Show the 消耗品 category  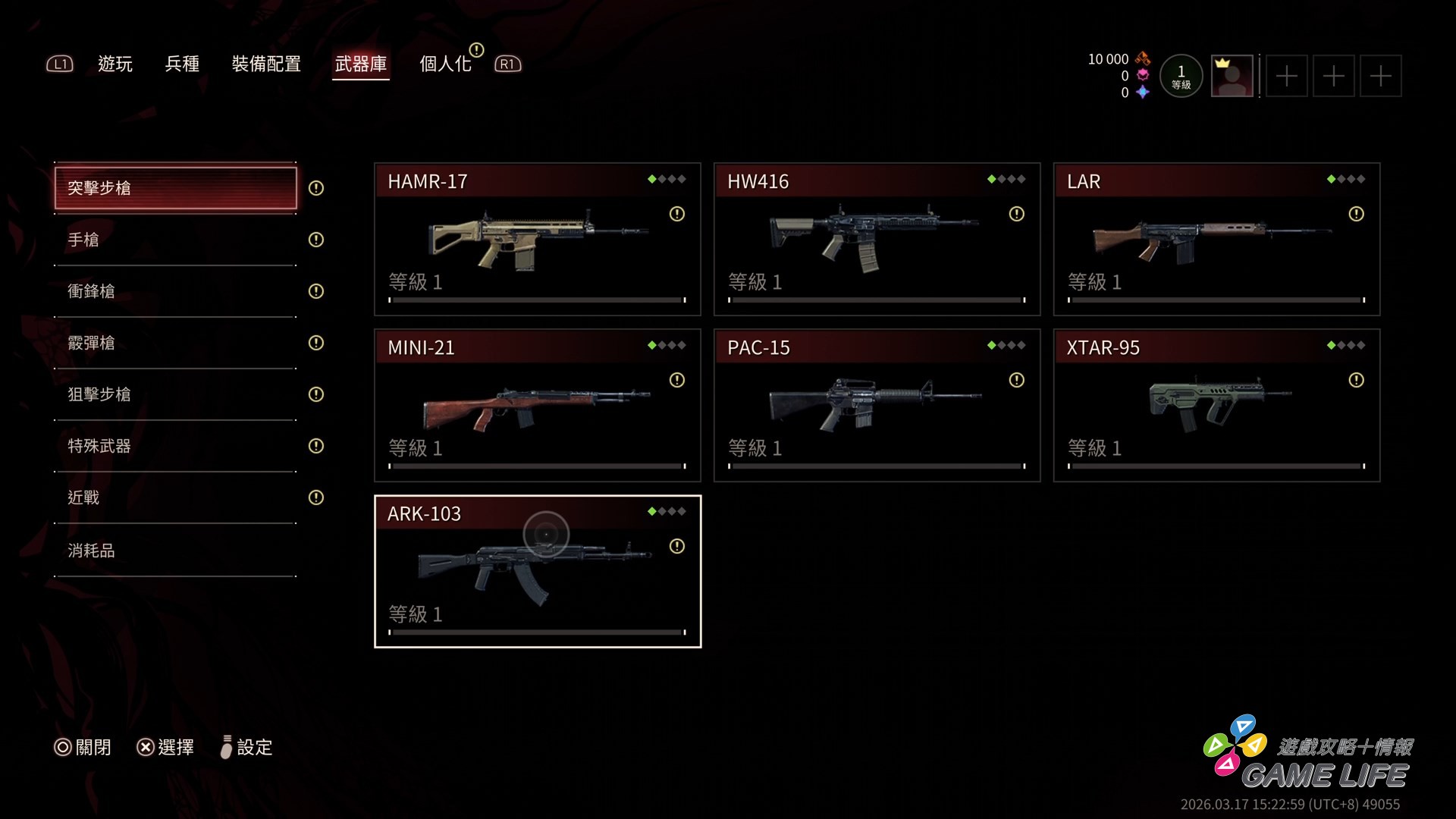pos(175,551)
